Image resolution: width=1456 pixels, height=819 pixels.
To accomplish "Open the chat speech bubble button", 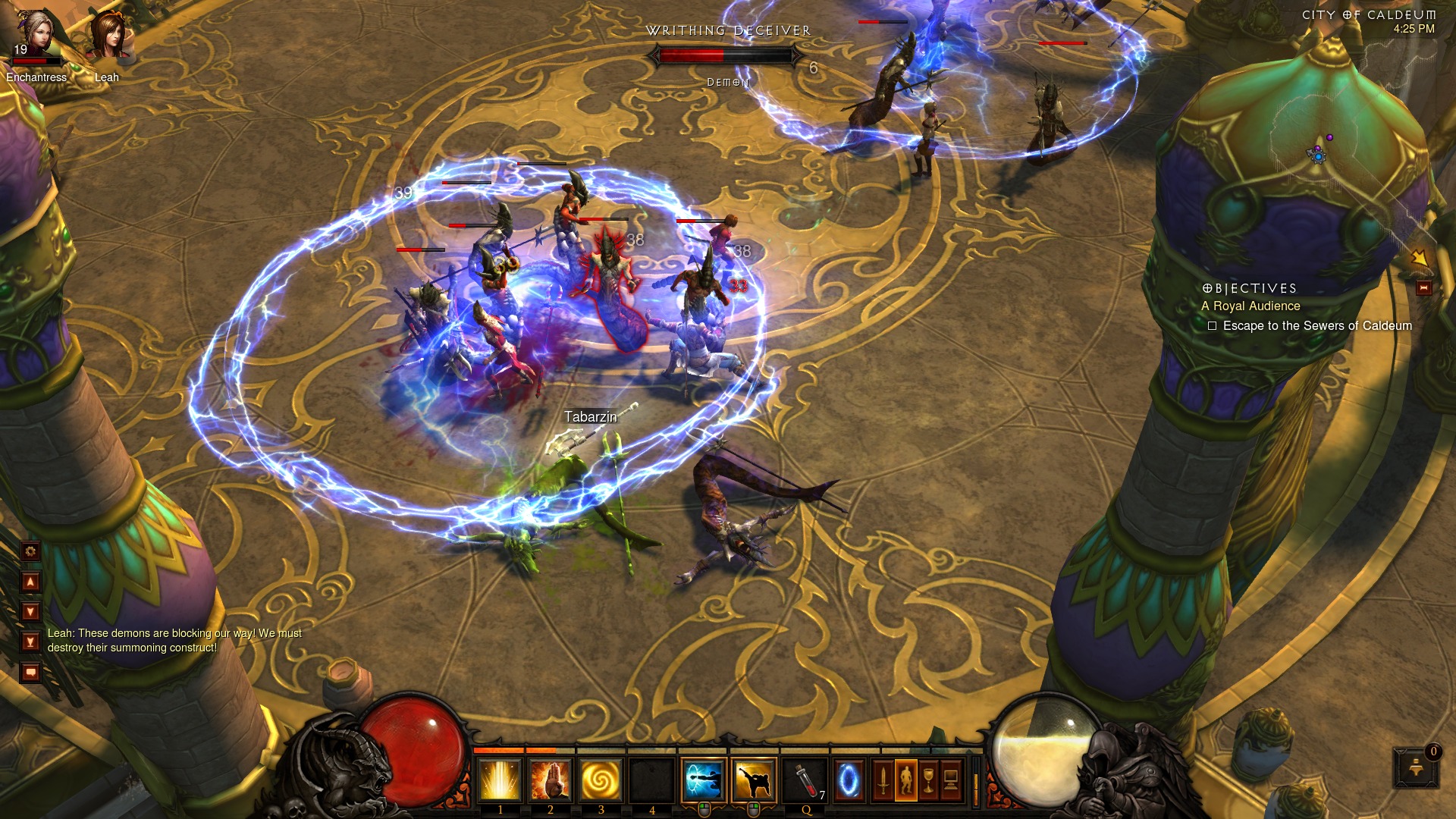I will pos(30,672).
